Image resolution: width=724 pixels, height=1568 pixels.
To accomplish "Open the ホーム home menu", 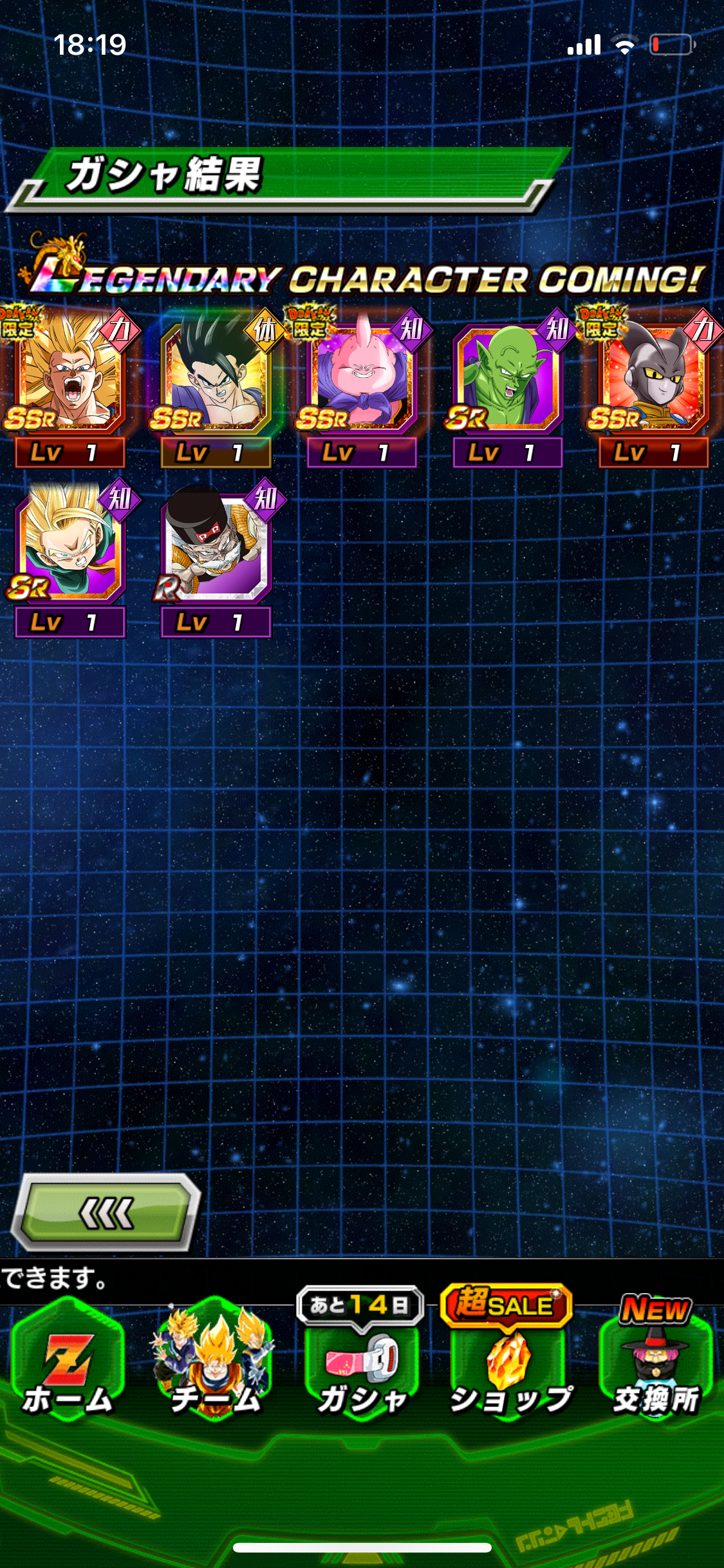I will tap(68, 1365).
